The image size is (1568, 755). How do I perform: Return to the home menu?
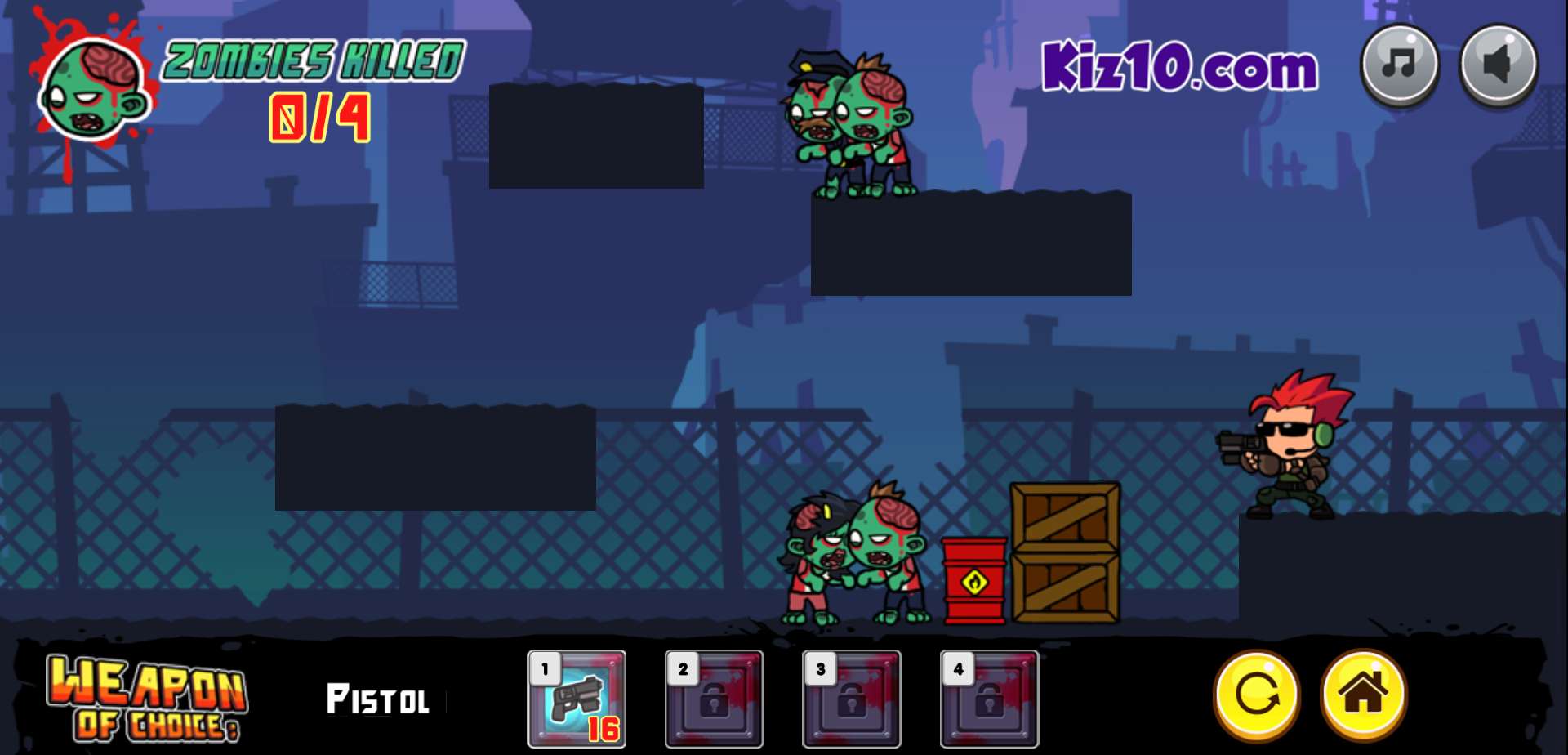click(x=1362, y=695)
